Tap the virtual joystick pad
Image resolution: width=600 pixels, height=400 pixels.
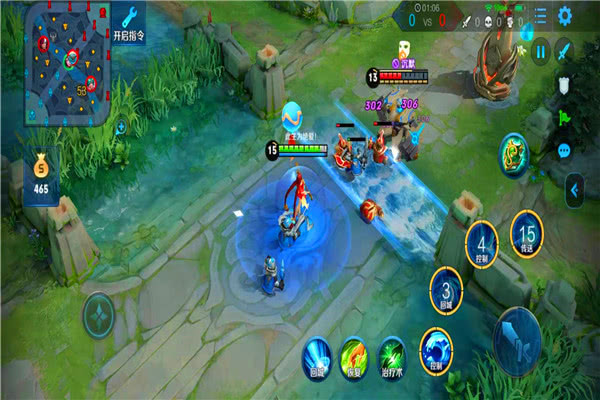[x=98, y=311]
